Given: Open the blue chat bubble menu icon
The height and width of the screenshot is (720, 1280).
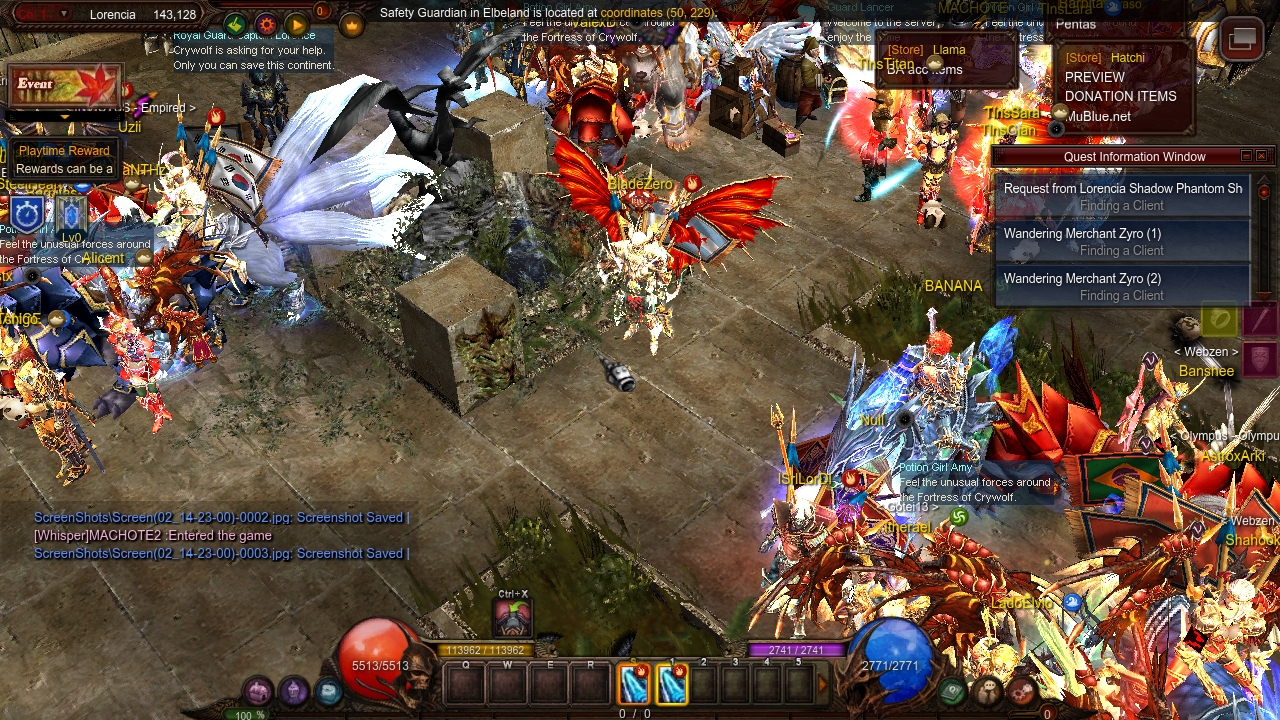Looking at the screenshot, I should 328,691.
